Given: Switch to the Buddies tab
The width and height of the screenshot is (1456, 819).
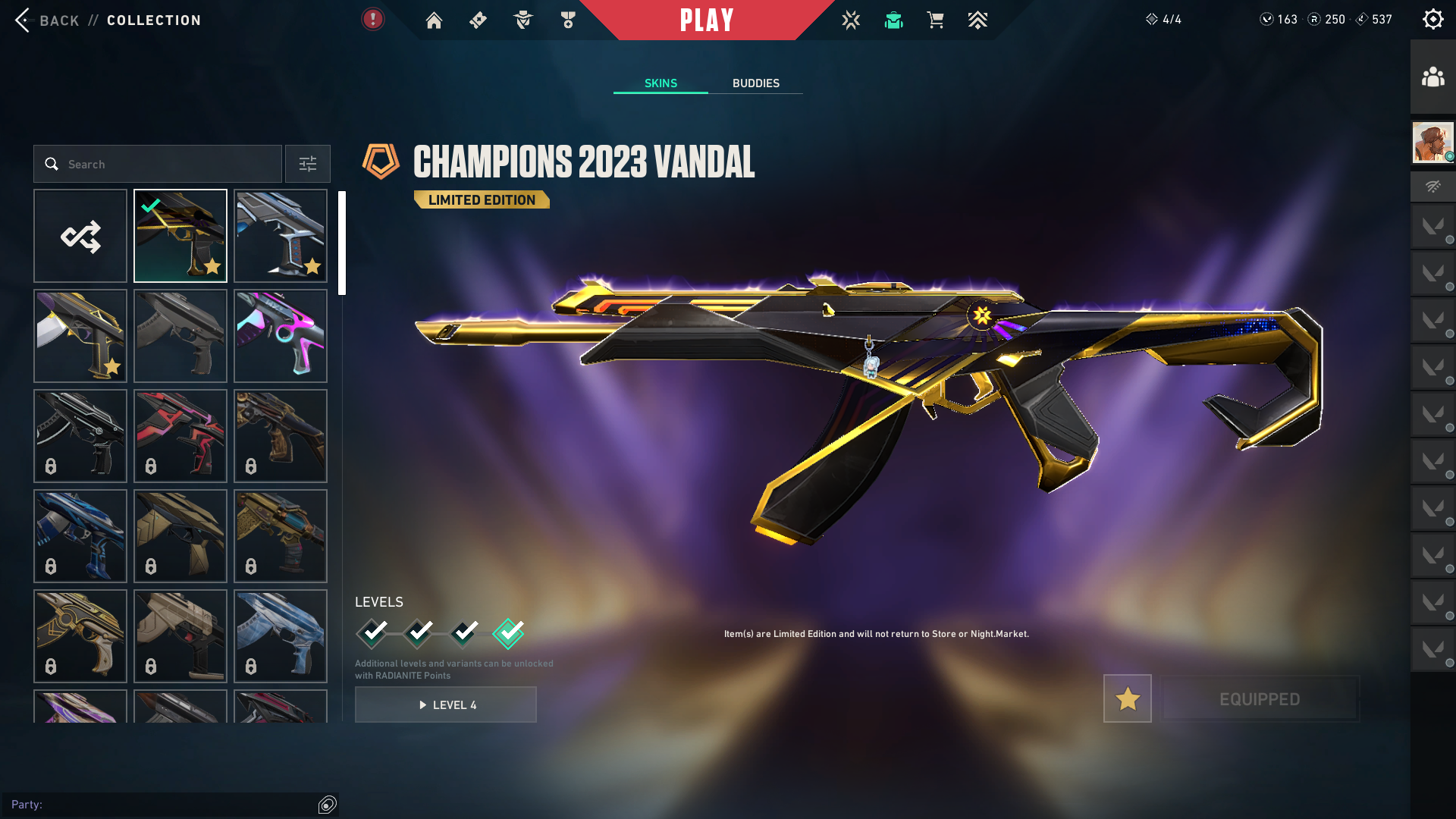Looking at the screenshot, I should pos(755,83).
